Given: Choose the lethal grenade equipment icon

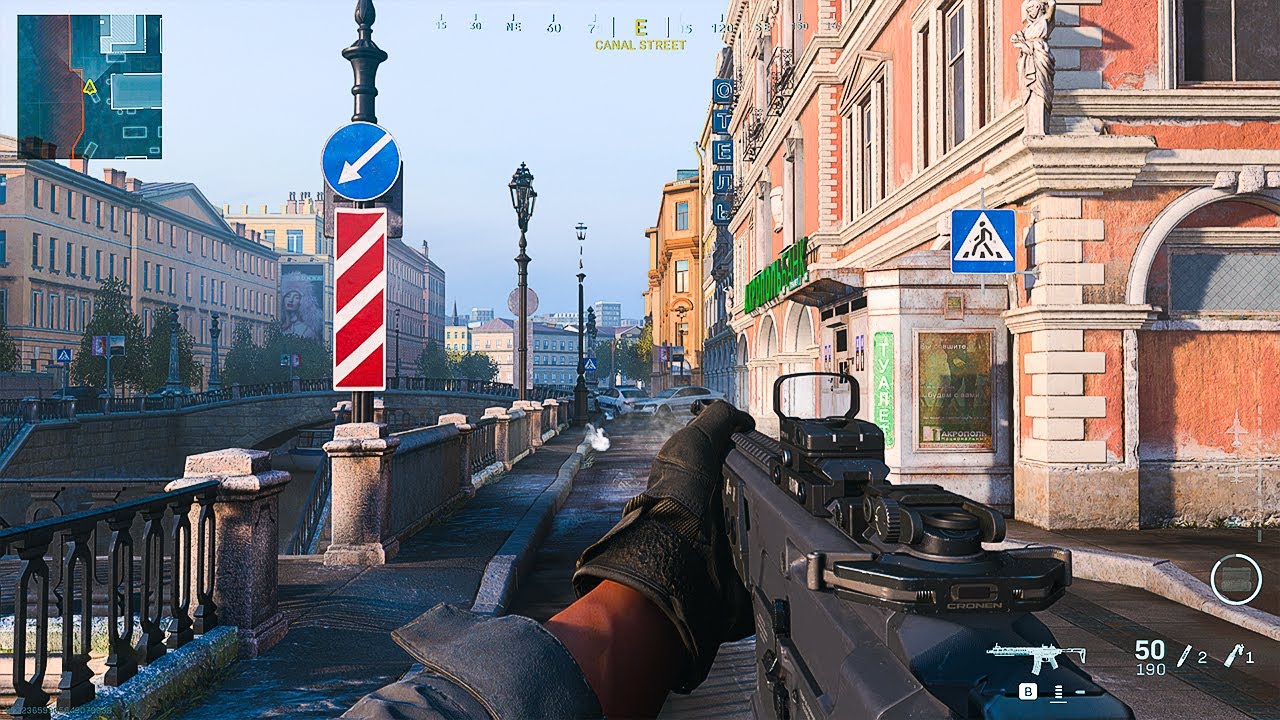Looking at the screenshot, I should pyautogui.click(x=1235, y=655).
